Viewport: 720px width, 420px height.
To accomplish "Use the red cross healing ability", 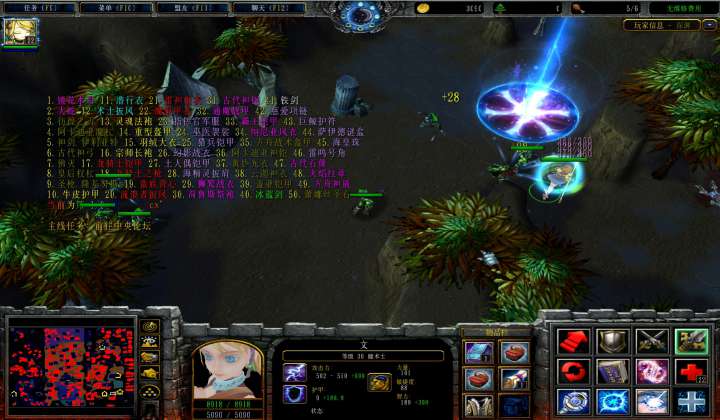I will (x=691, y=372).
